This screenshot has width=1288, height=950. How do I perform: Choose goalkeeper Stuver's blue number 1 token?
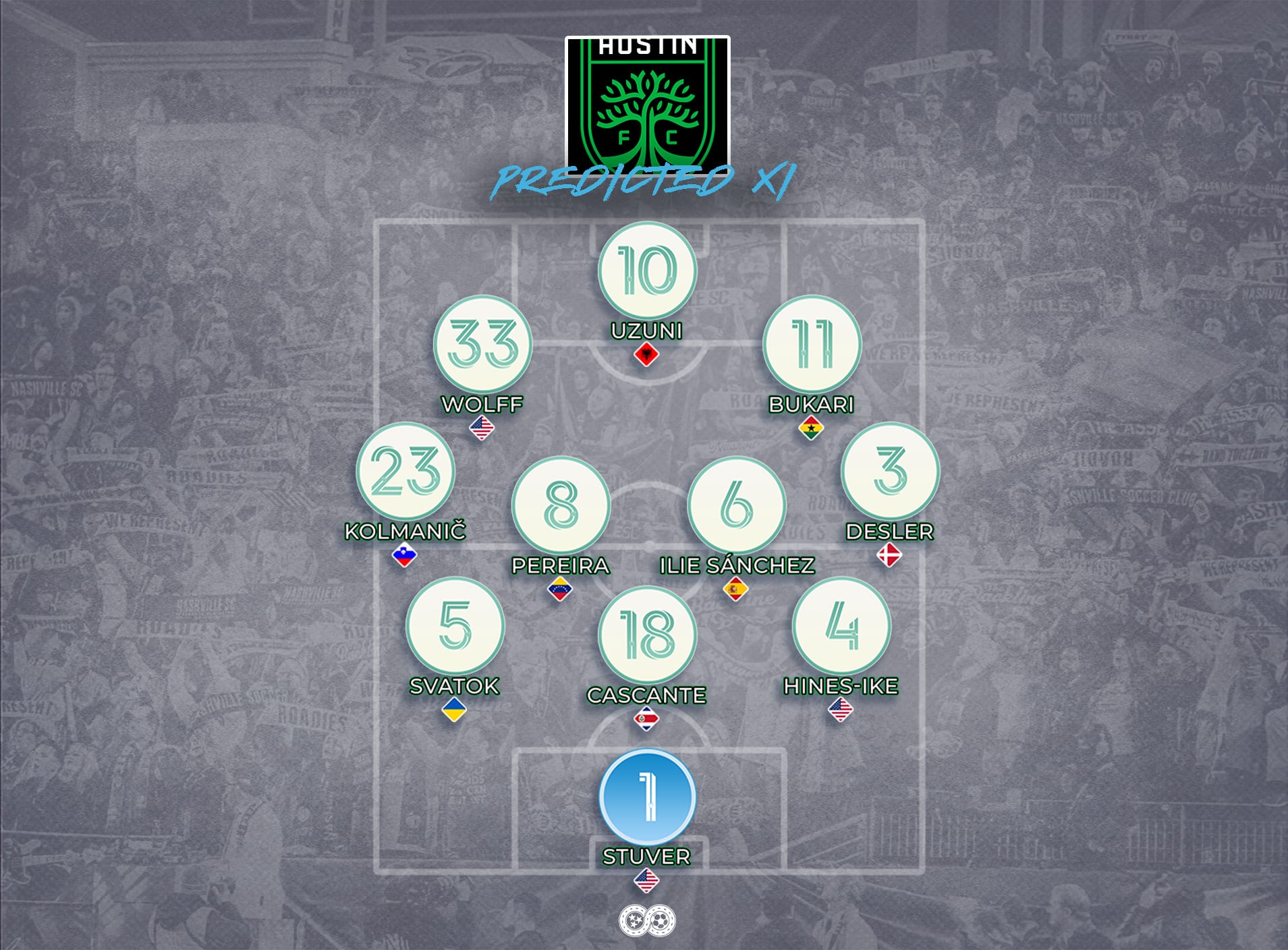coord(646,797)
